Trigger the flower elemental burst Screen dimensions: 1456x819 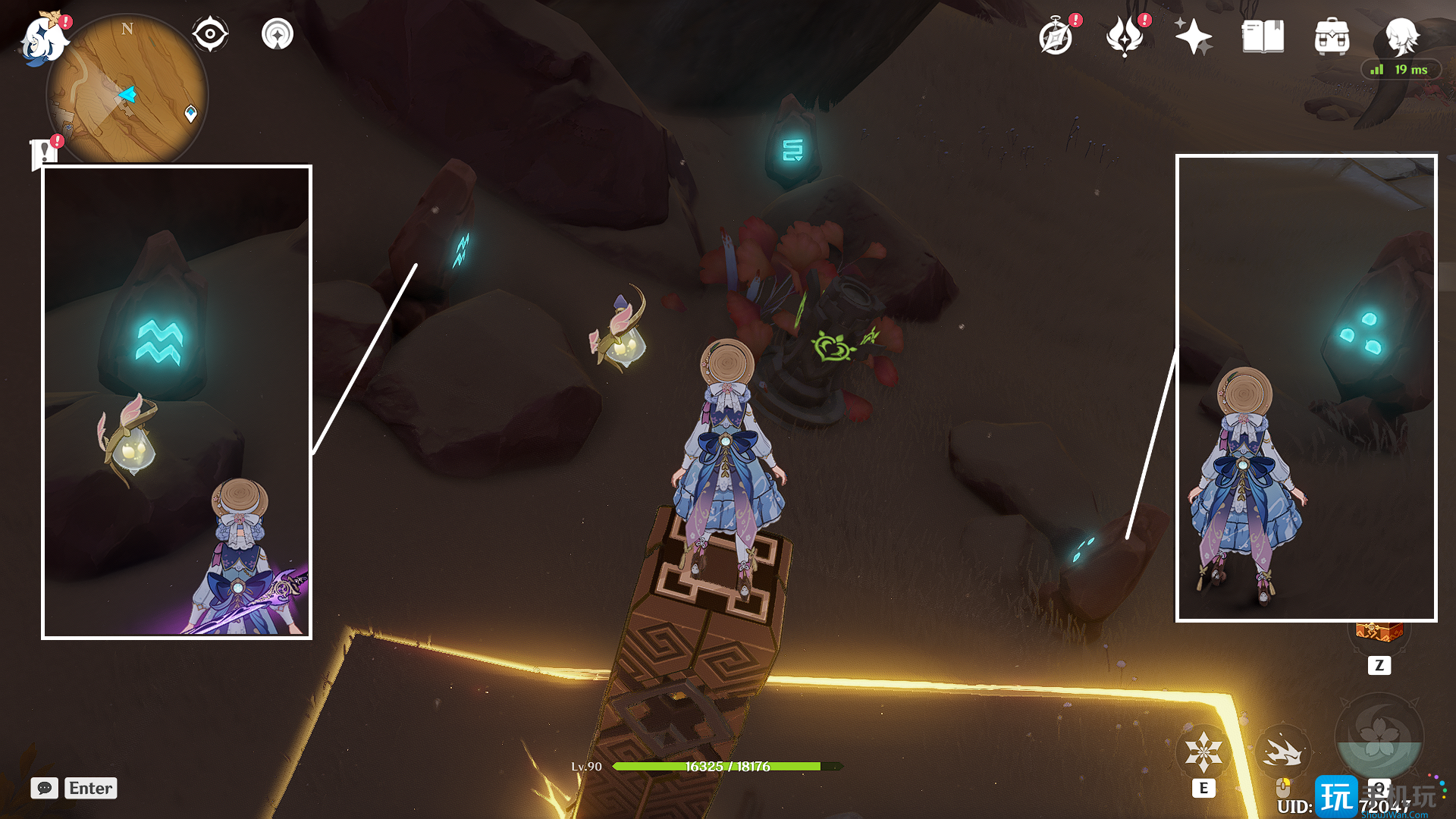pos(1379,736)
